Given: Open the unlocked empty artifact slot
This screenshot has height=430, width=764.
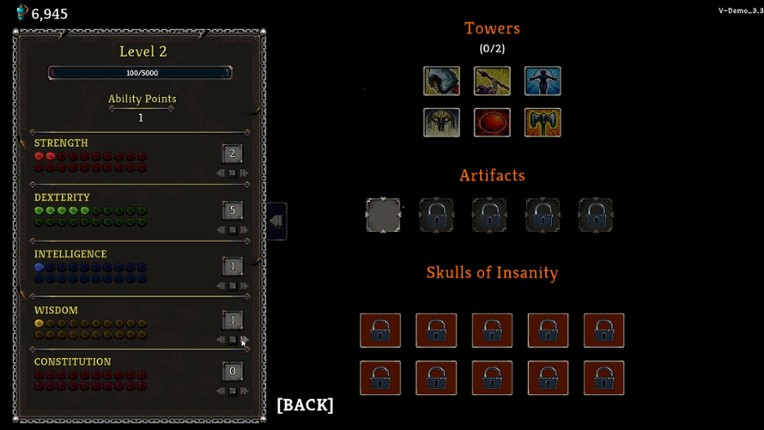Looking at the screenshot, I should [x=383, y=215].
